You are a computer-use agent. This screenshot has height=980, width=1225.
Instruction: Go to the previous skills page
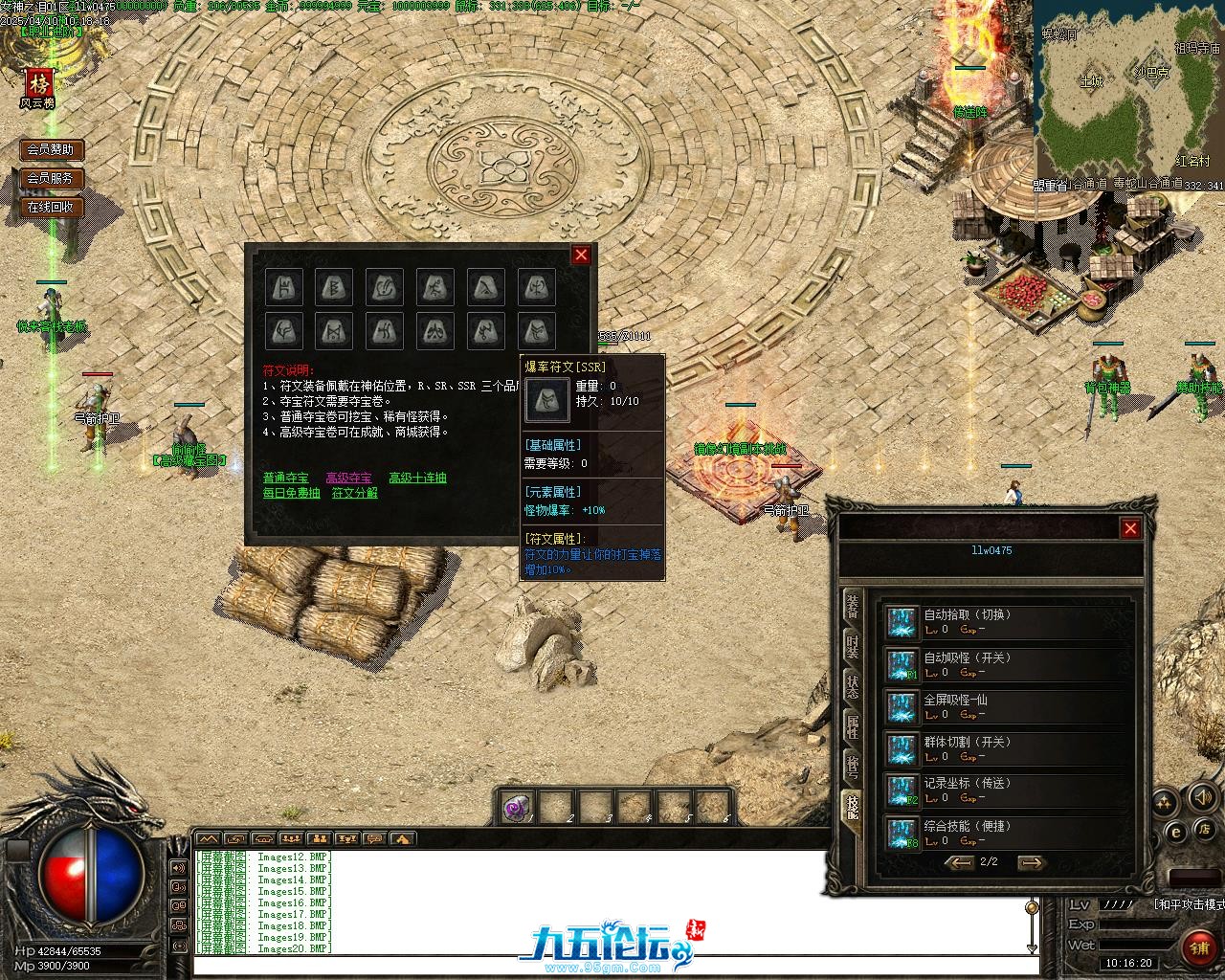point(958,862)
